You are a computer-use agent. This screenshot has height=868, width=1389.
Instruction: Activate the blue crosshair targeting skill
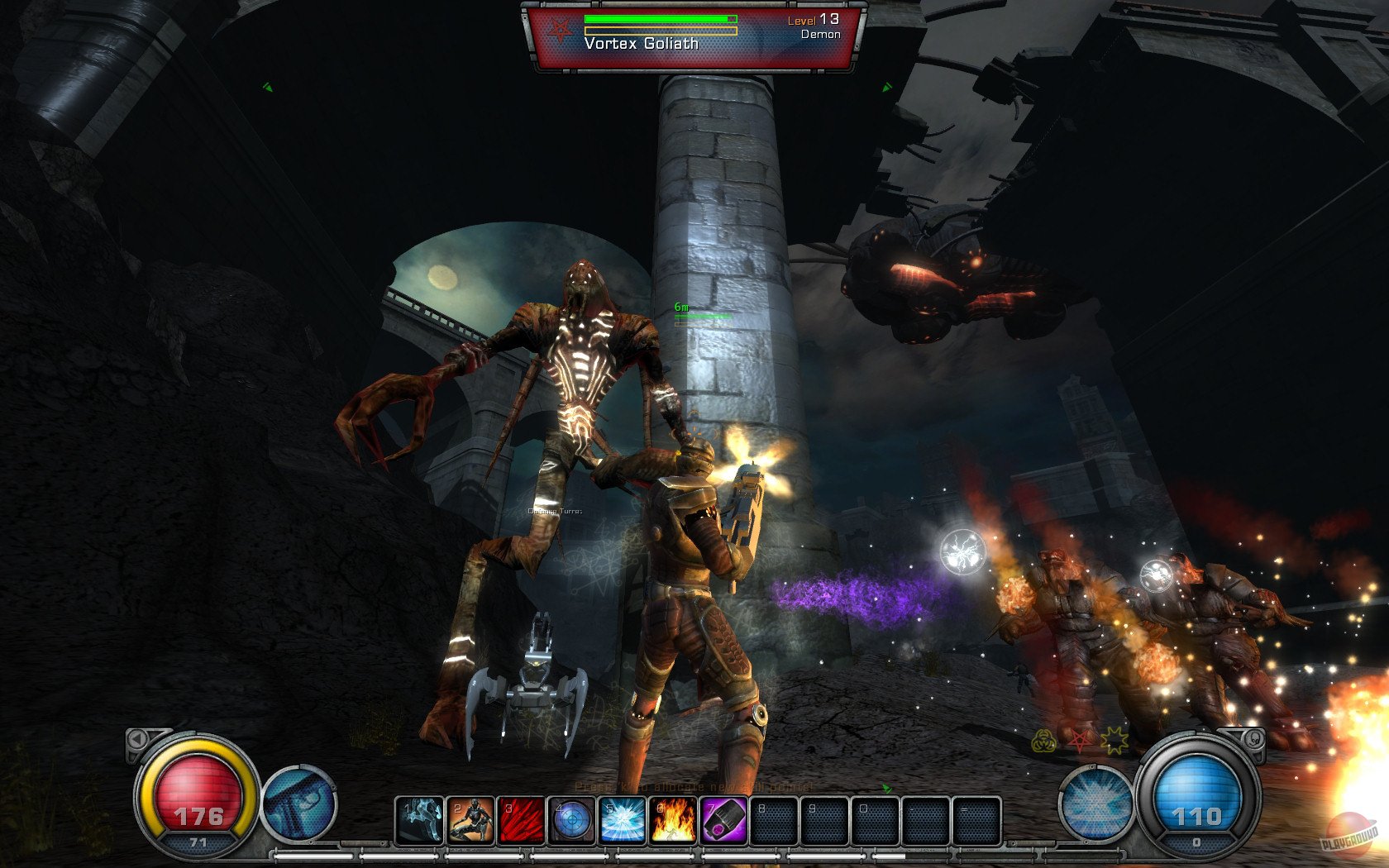point(572,820)
